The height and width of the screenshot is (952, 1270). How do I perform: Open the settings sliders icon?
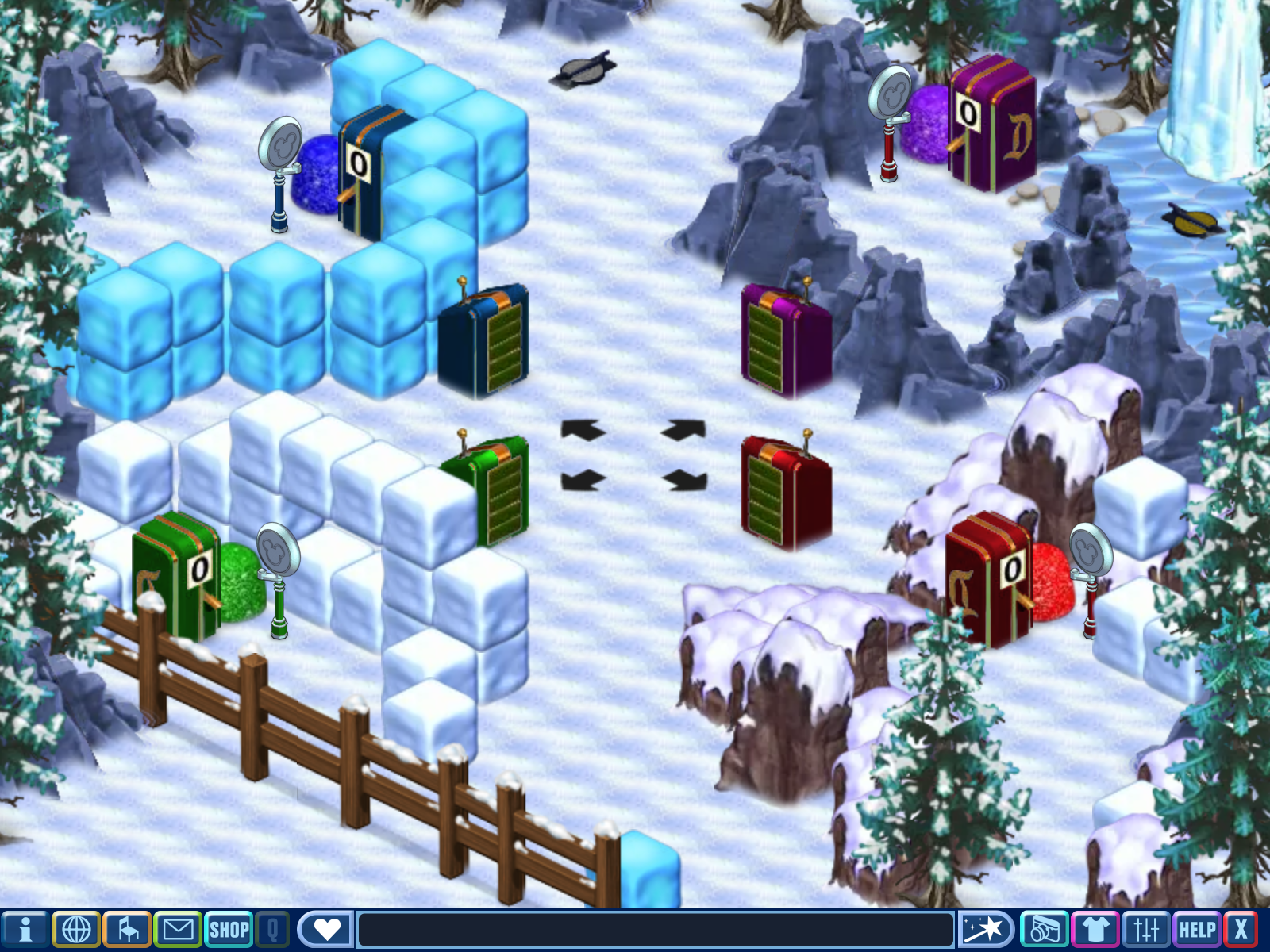1146,929
